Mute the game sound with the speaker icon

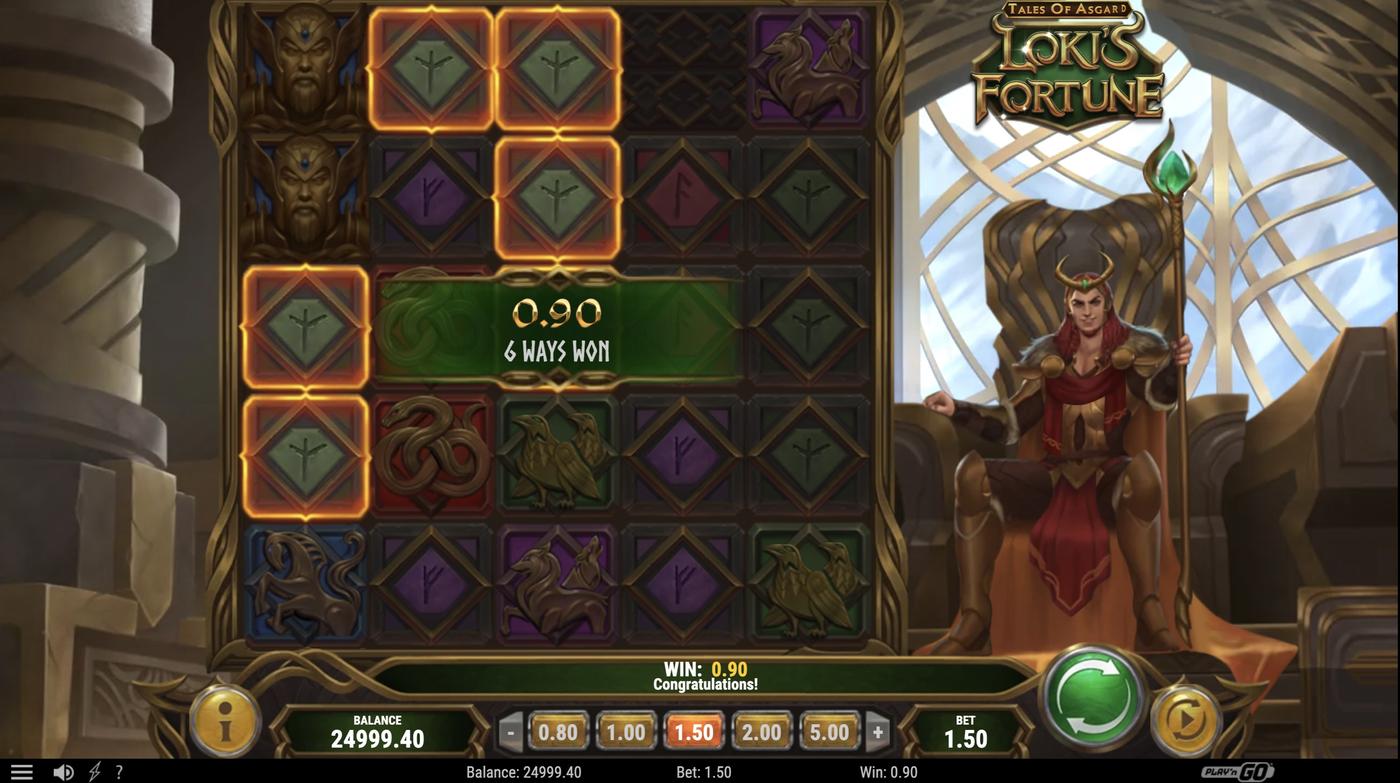click(x=63, y=770)
